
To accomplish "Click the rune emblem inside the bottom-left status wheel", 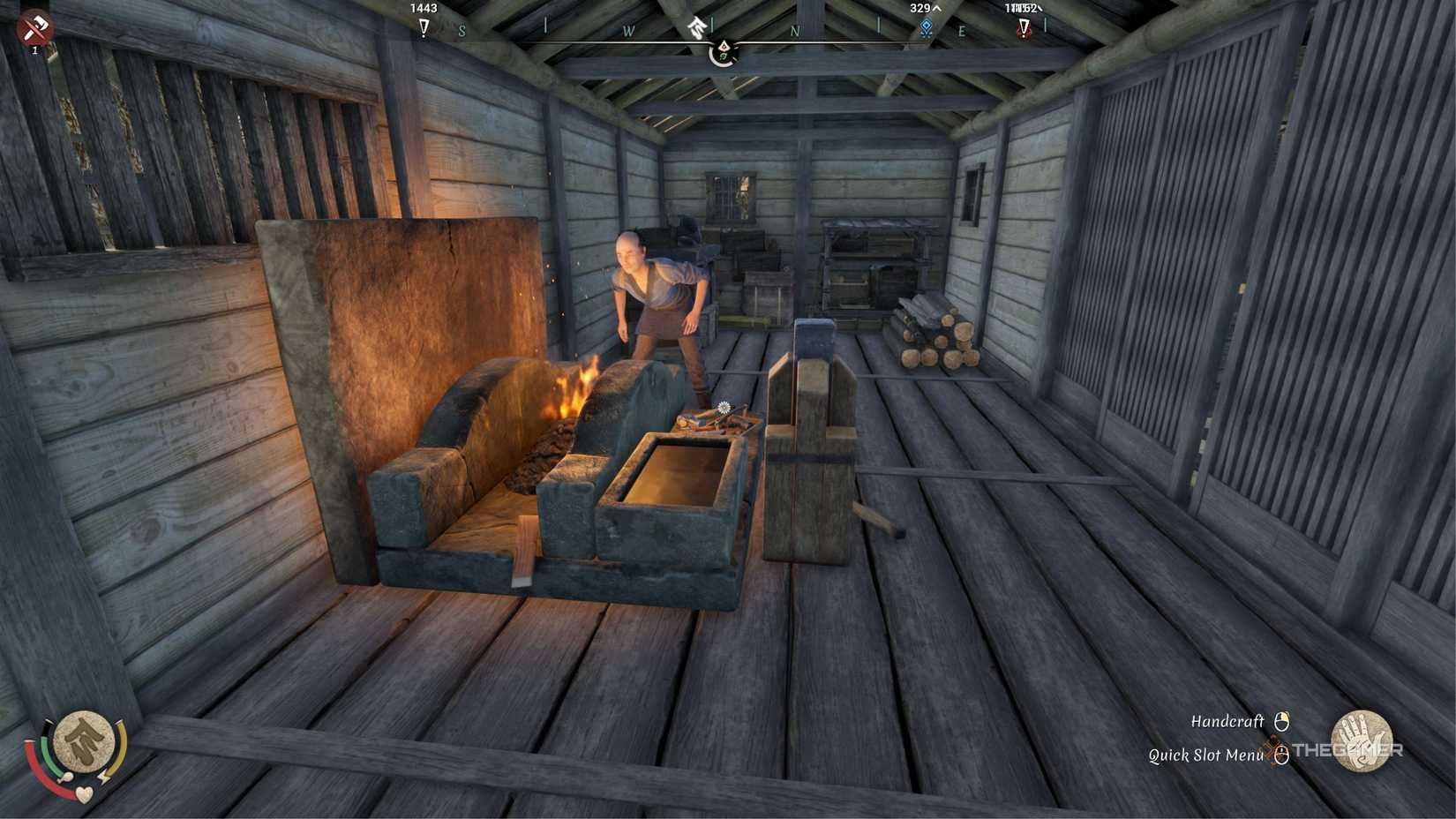I will (85, 741).
